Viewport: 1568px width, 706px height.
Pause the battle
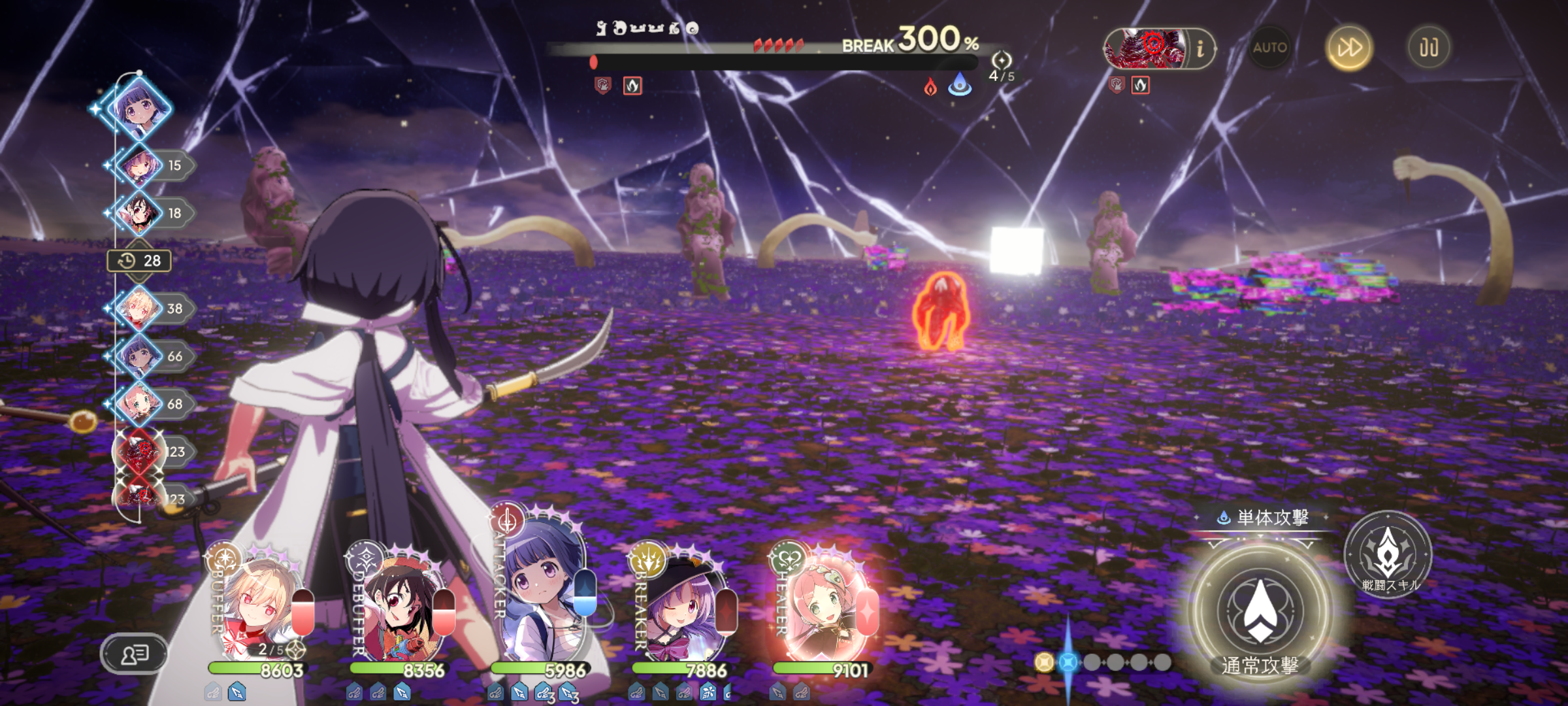click(1428, 48)
